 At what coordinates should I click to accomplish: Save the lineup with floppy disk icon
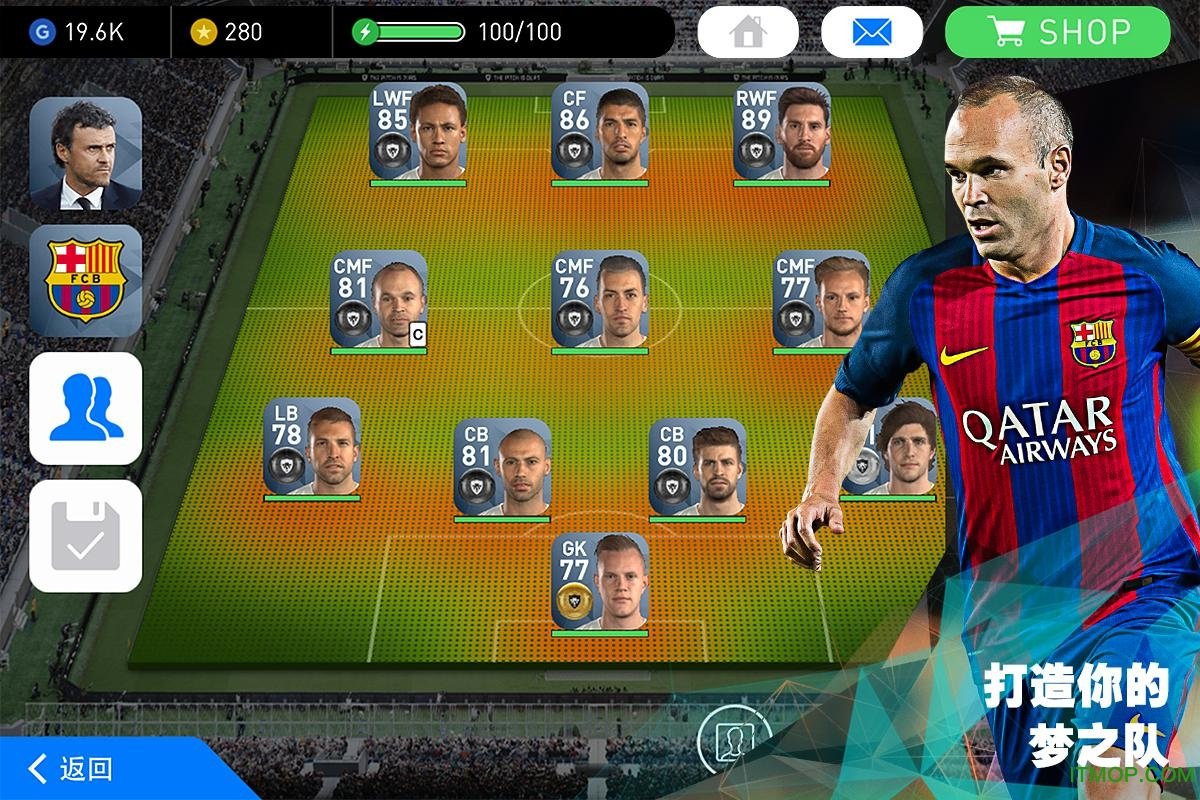[86, 536]
